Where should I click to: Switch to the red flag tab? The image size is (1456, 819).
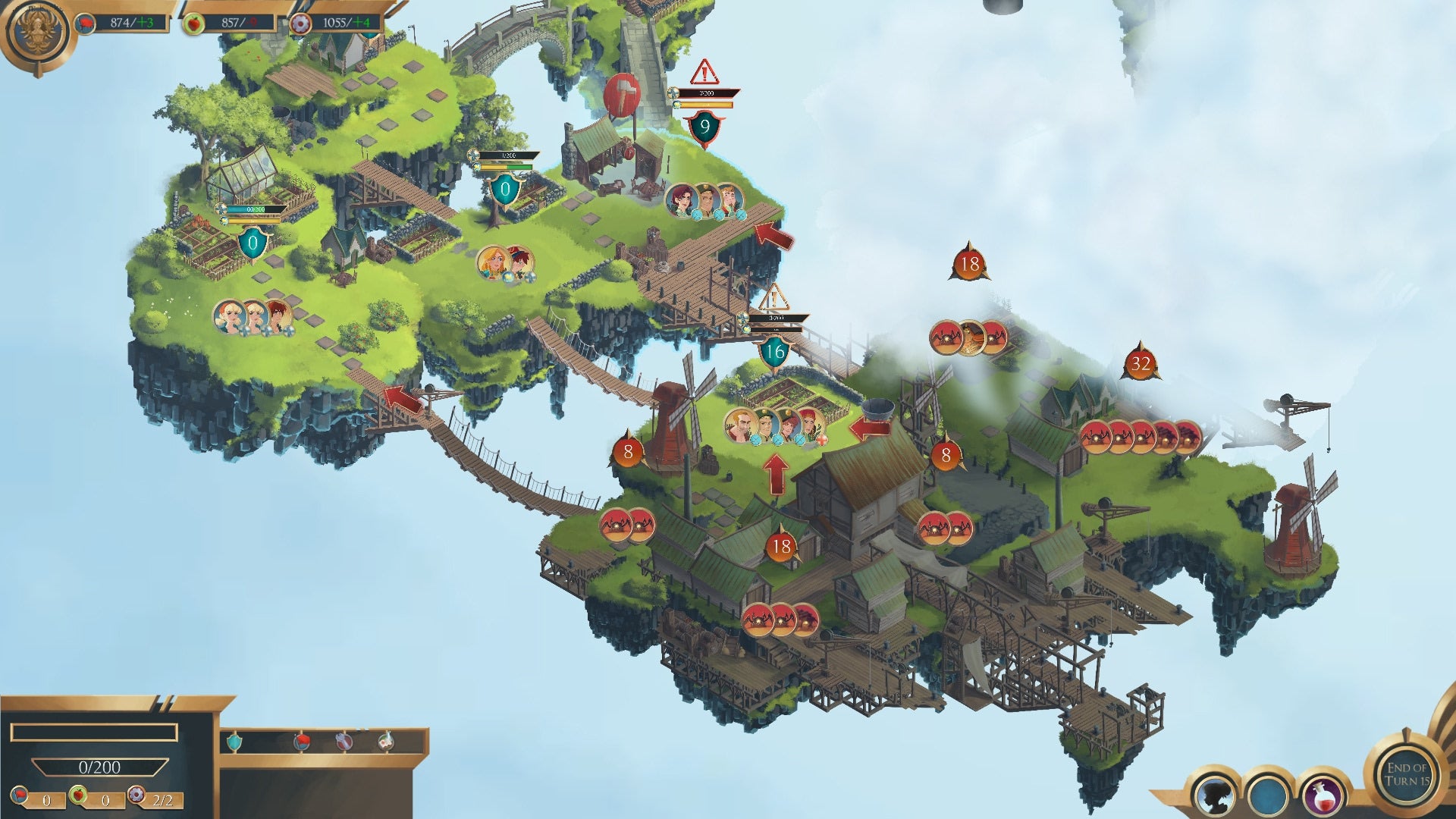[x=302, y=741]
